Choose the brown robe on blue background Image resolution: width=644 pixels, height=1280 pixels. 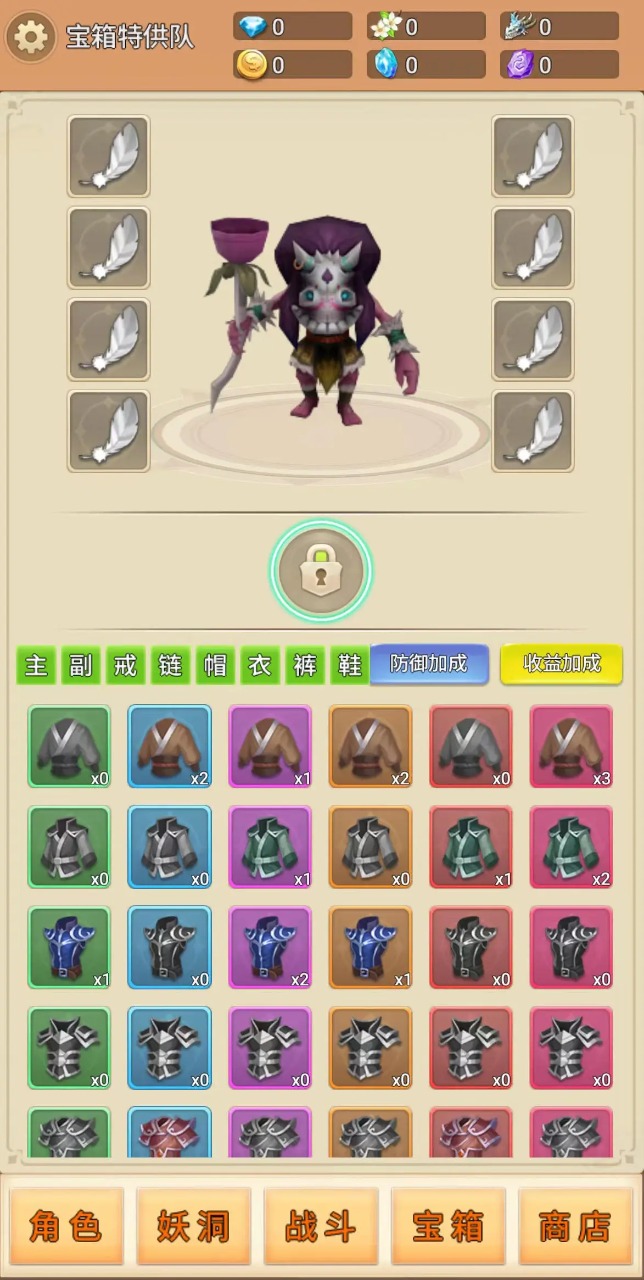coord(170,746)
